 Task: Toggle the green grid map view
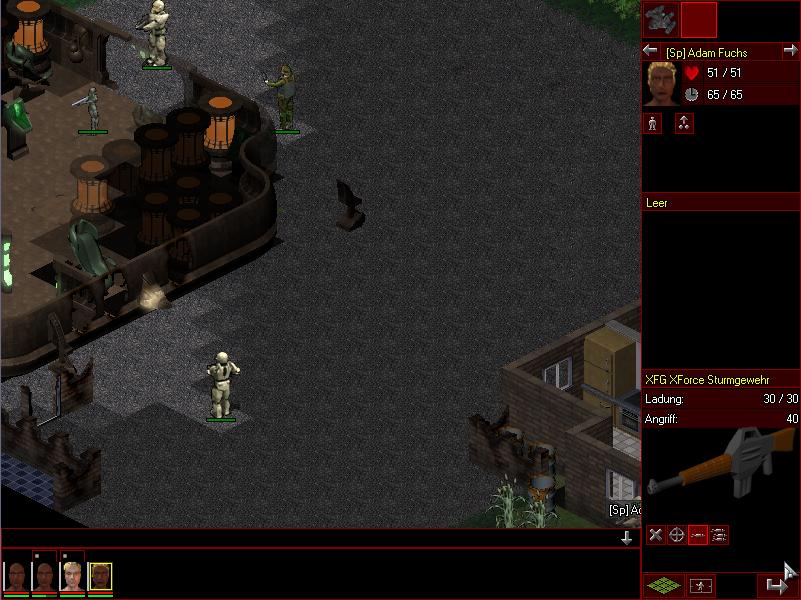[x=662, y=585]
